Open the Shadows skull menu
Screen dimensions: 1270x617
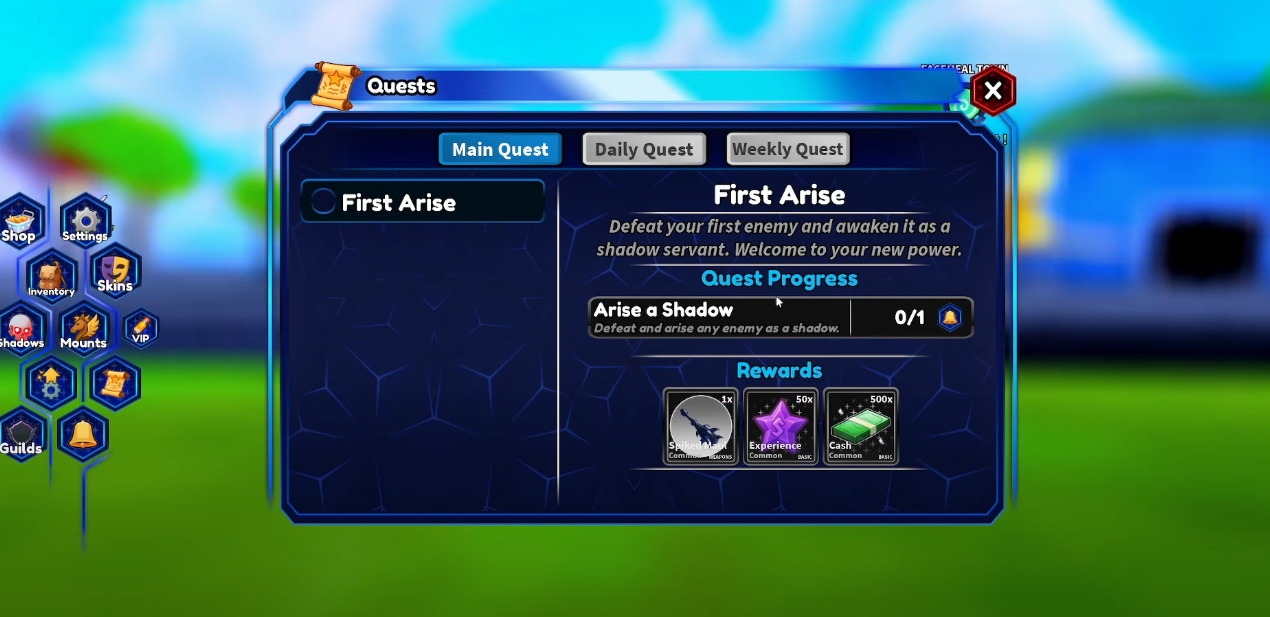pos(21,329)
